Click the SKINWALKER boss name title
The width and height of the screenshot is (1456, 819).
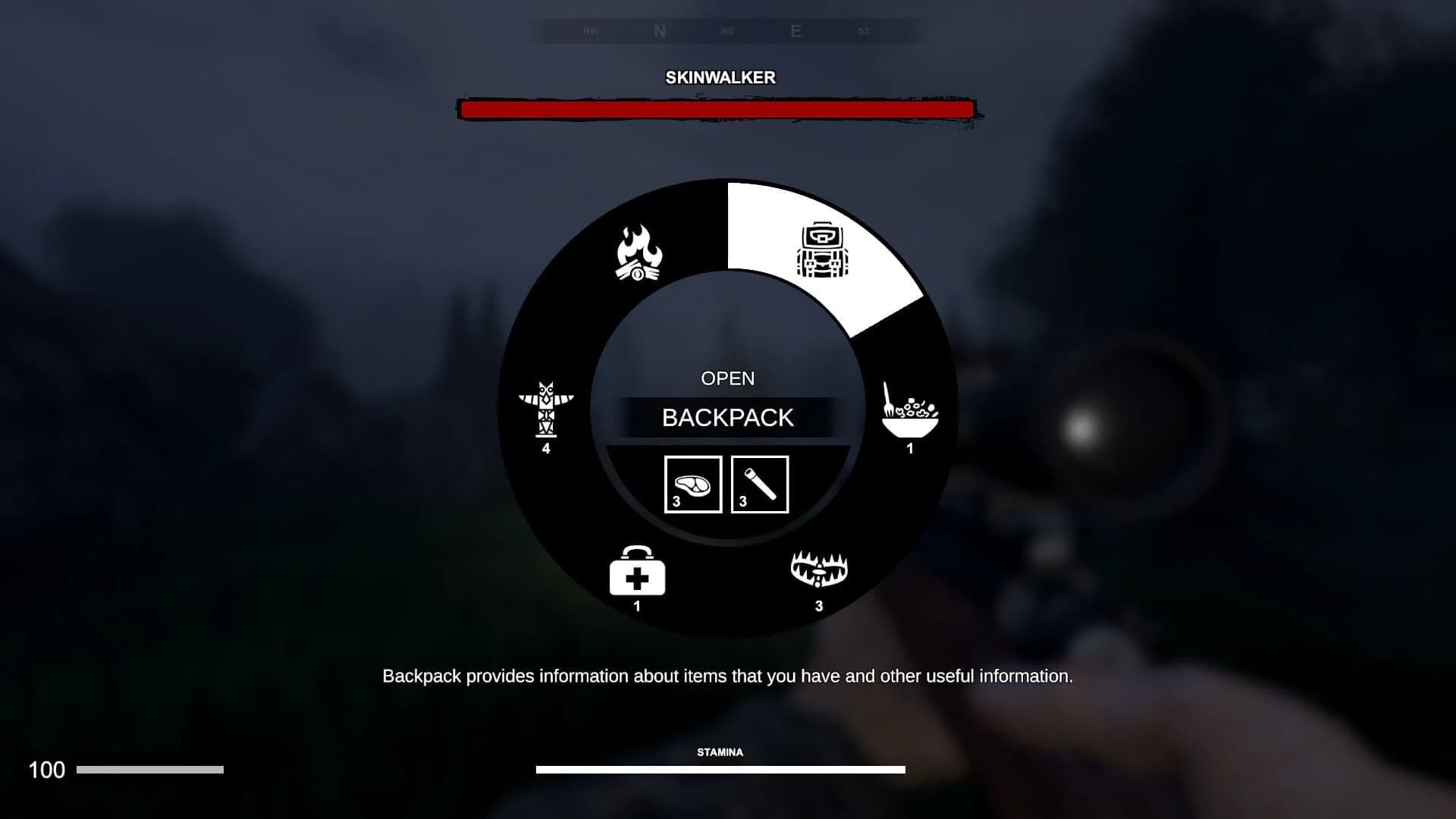(x=719, y=77)
